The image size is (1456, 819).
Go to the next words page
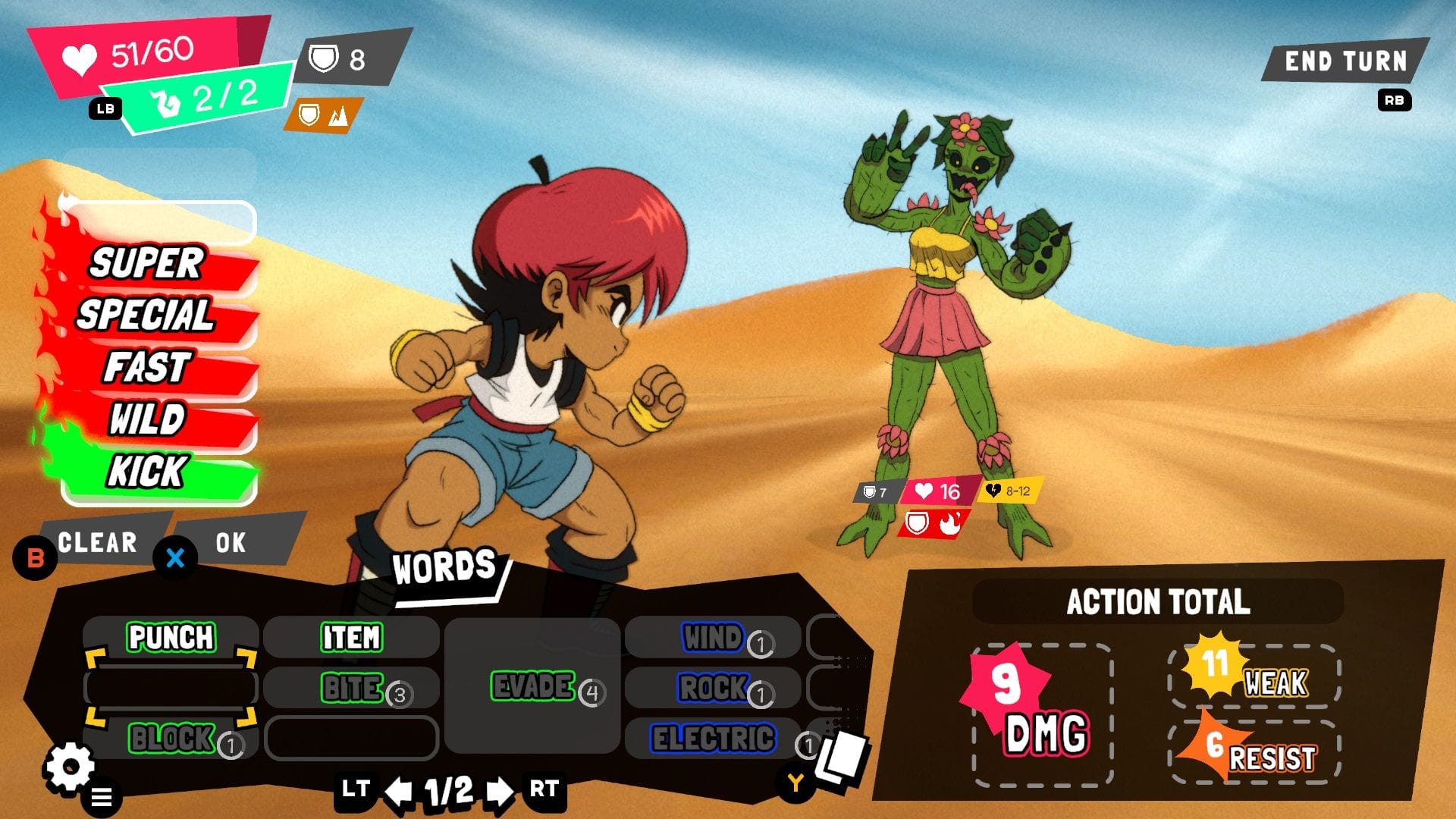[499, 792]
